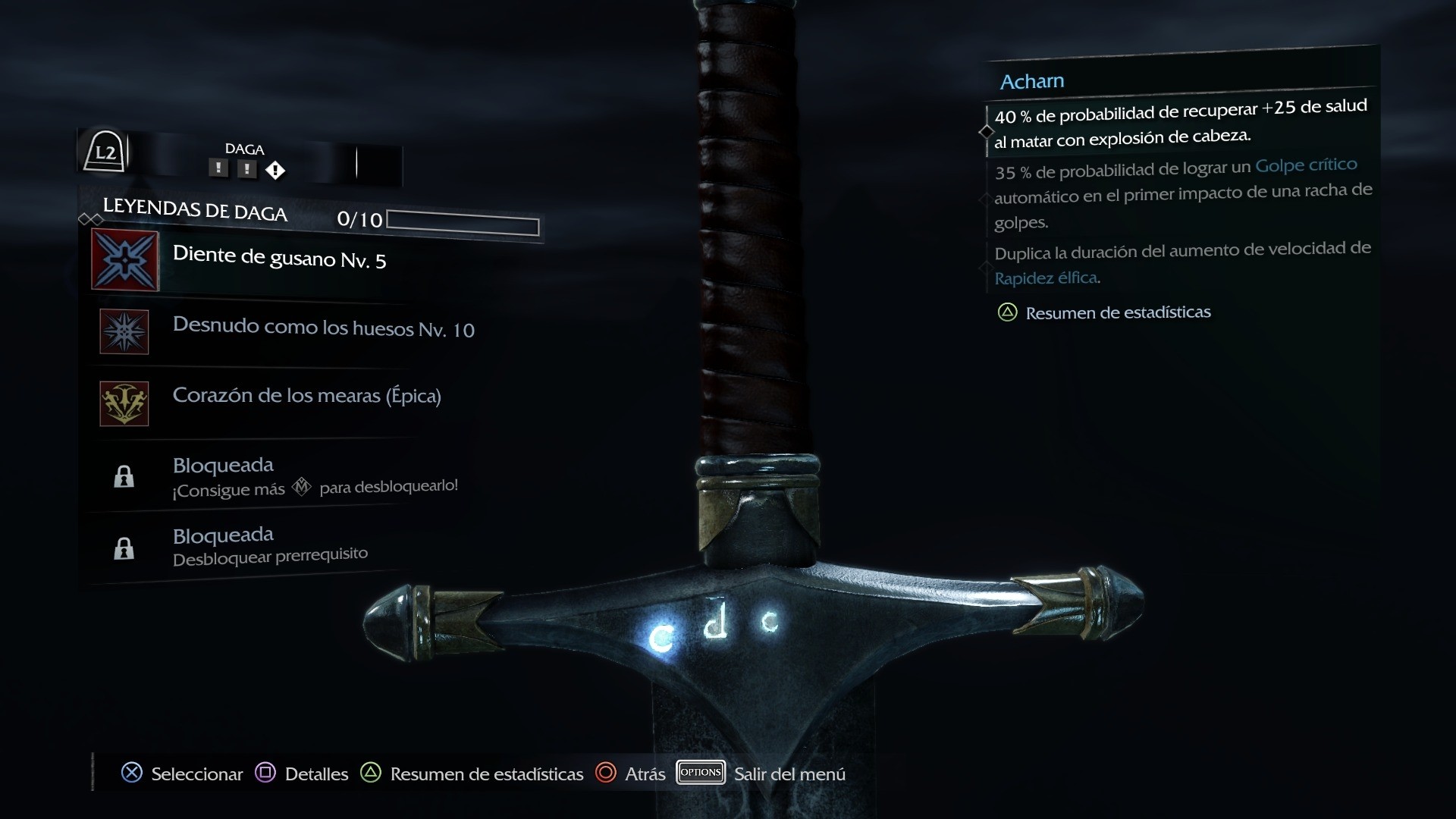Select the locked slot needing a prerequisite
Viewport: 1456px width, 819px height.
[269, 546]
